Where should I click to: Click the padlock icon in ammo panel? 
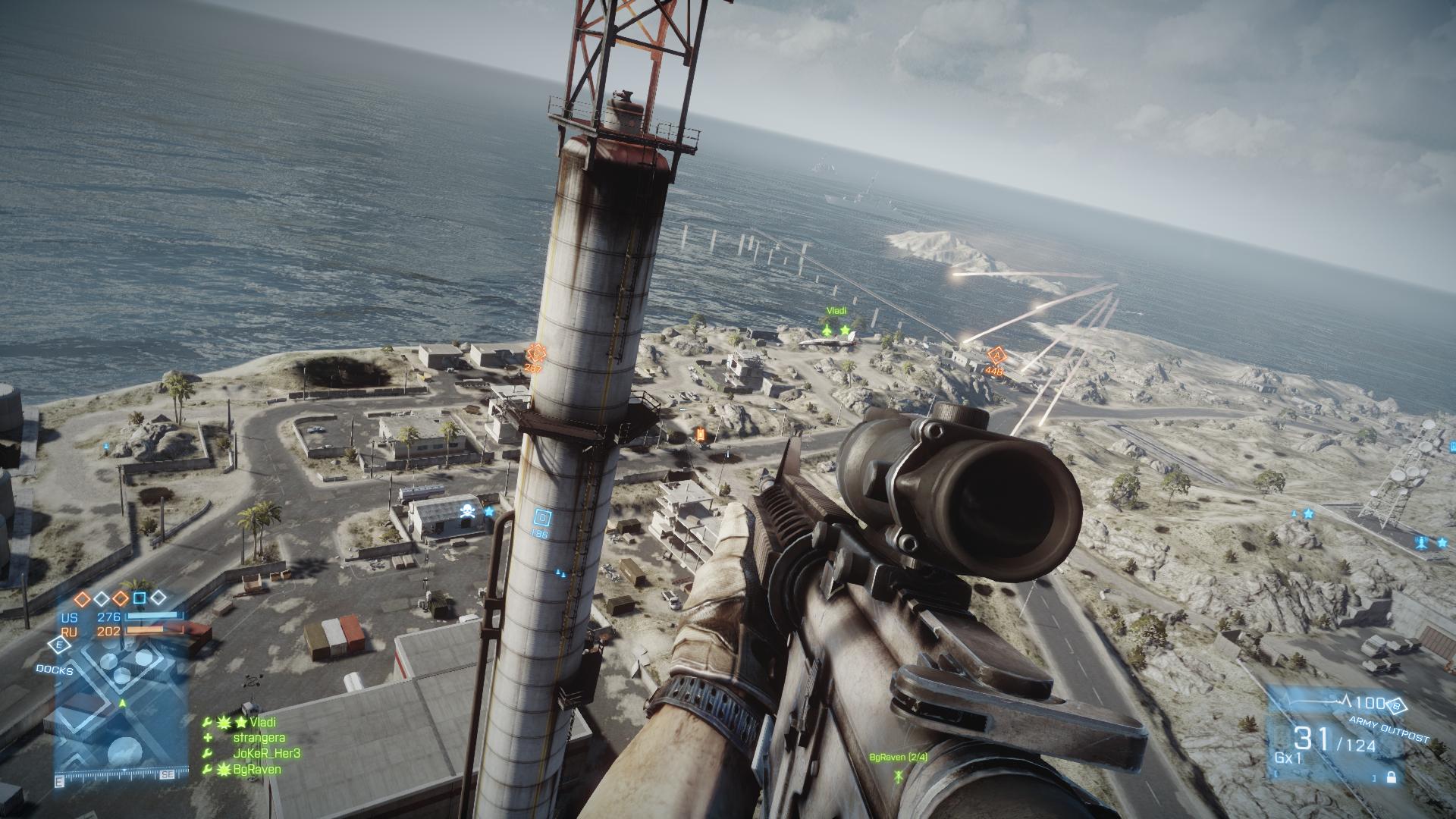[1391, 777]
